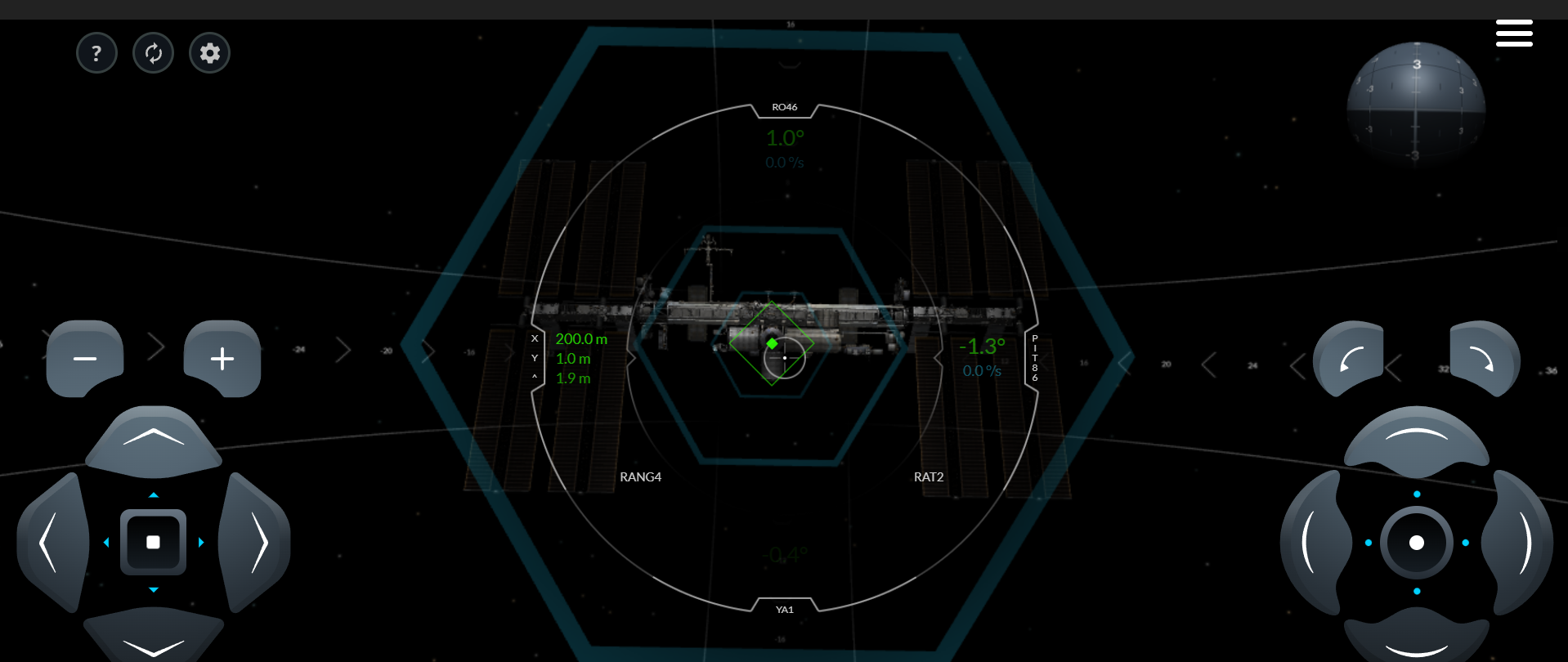
Task: Roll the spacecraft left
Action: coord(1349,360)
